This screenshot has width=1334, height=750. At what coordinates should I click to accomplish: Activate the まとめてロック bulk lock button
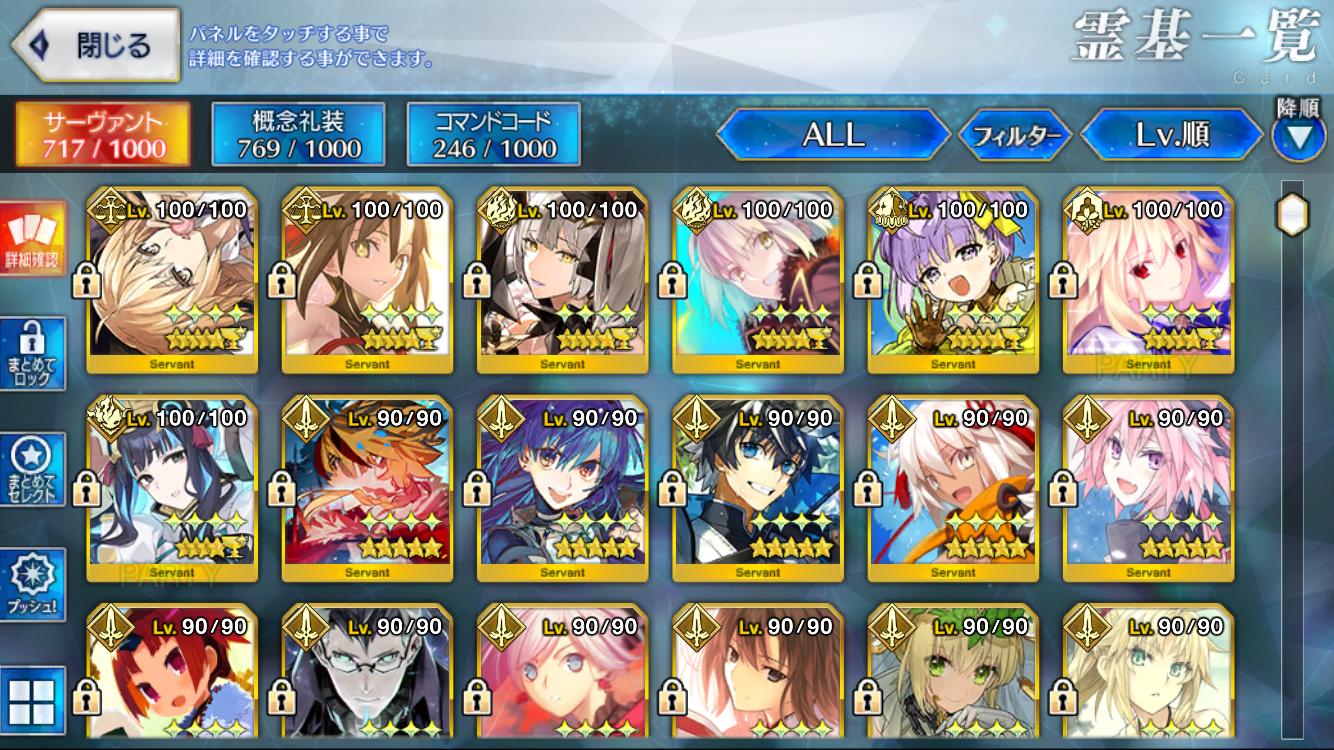click(32, 354)
